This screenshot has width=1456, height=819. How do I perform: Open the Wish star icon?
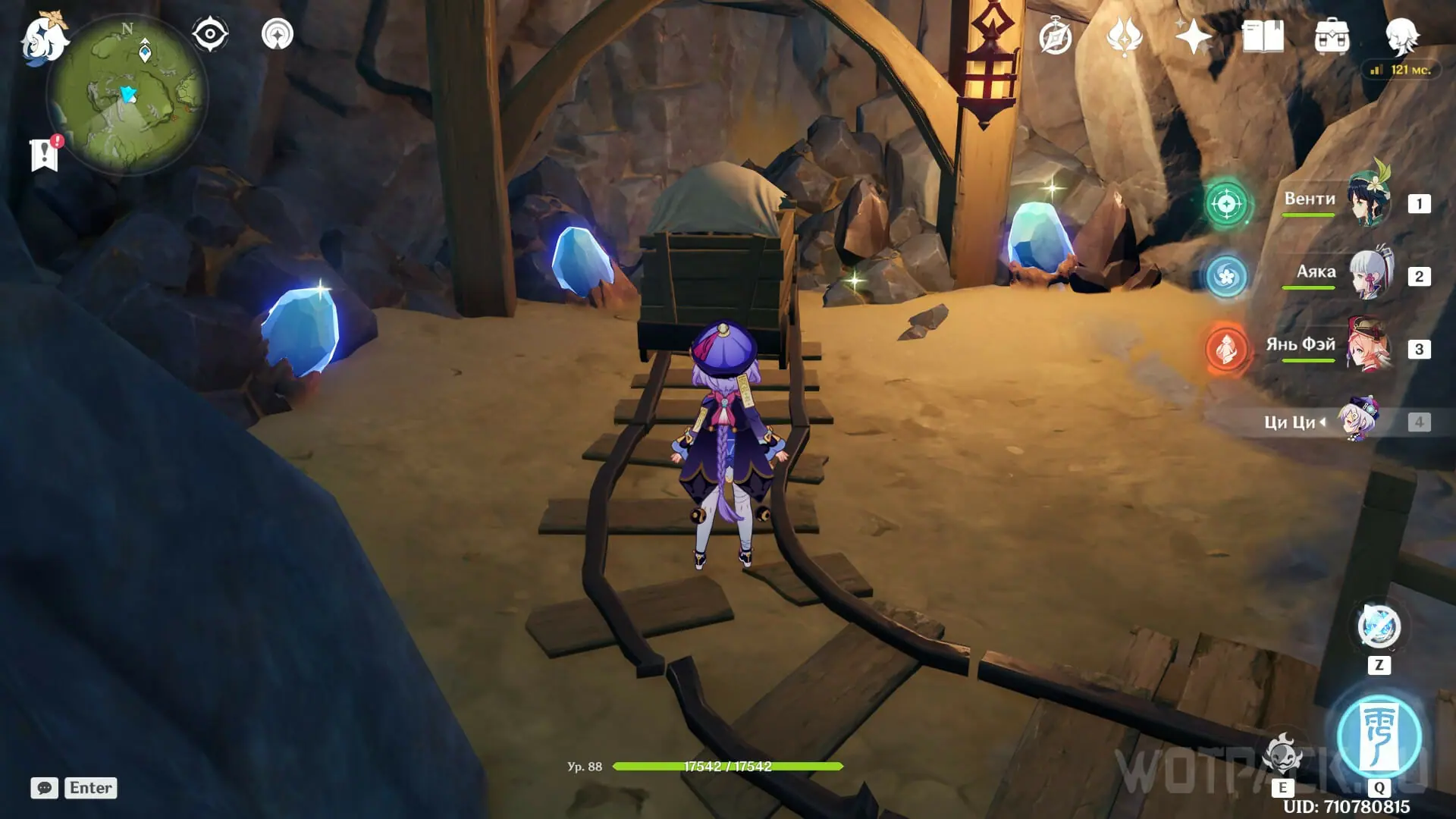[1193, 36]
